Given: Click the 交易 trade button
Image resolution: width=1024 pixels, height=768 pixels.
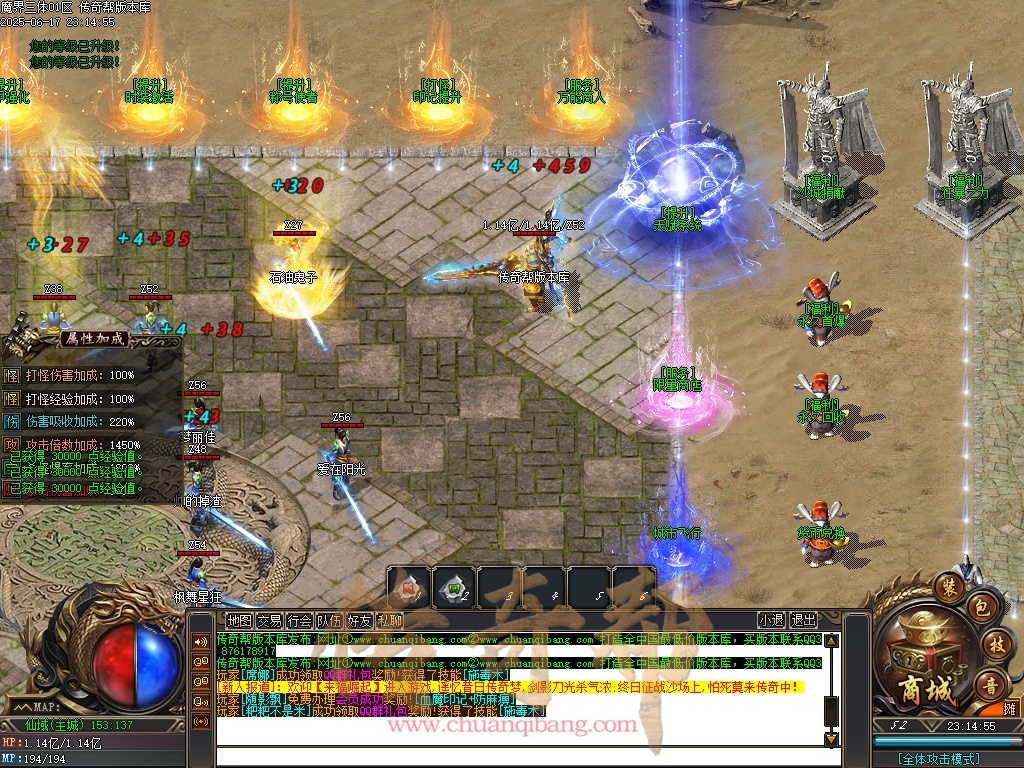Looking at the screenshot, I should (269, 621).
